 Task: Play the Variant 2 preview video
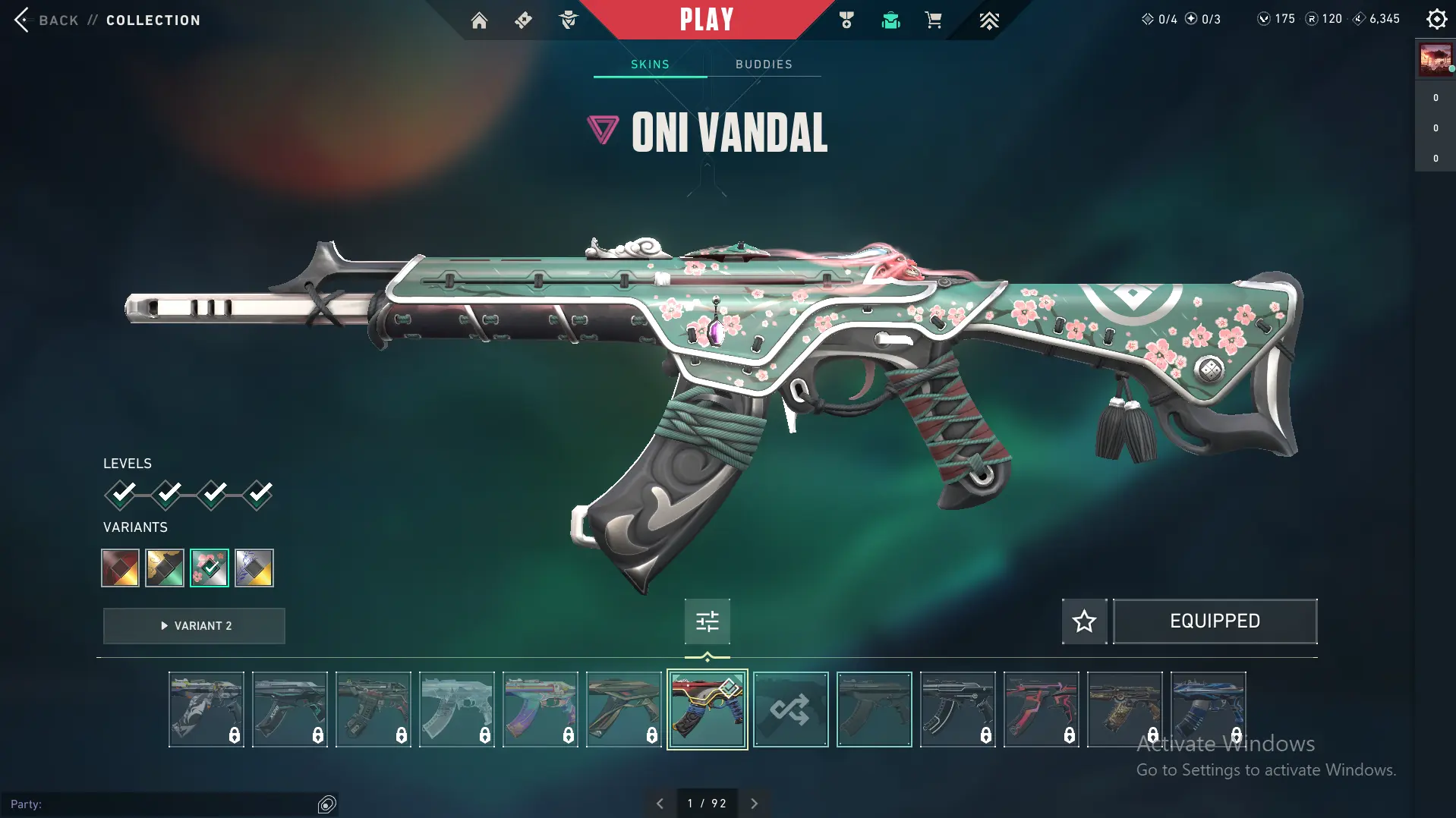194,626
